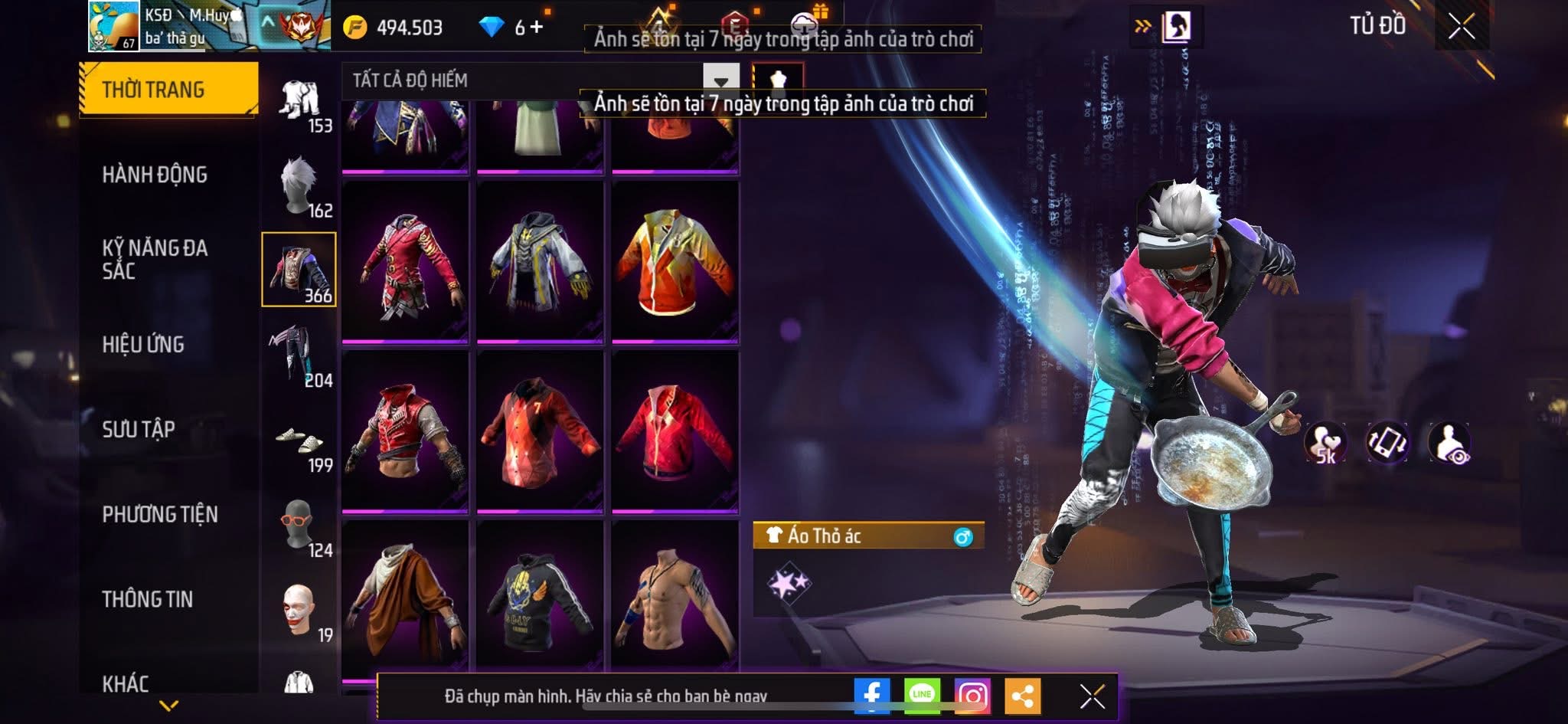Viewport: 1568px width, 724px height.
Task: Open the TẤT CẢ ĐỘ HIẾM rarity dropdown
Action: pos(720,80)
